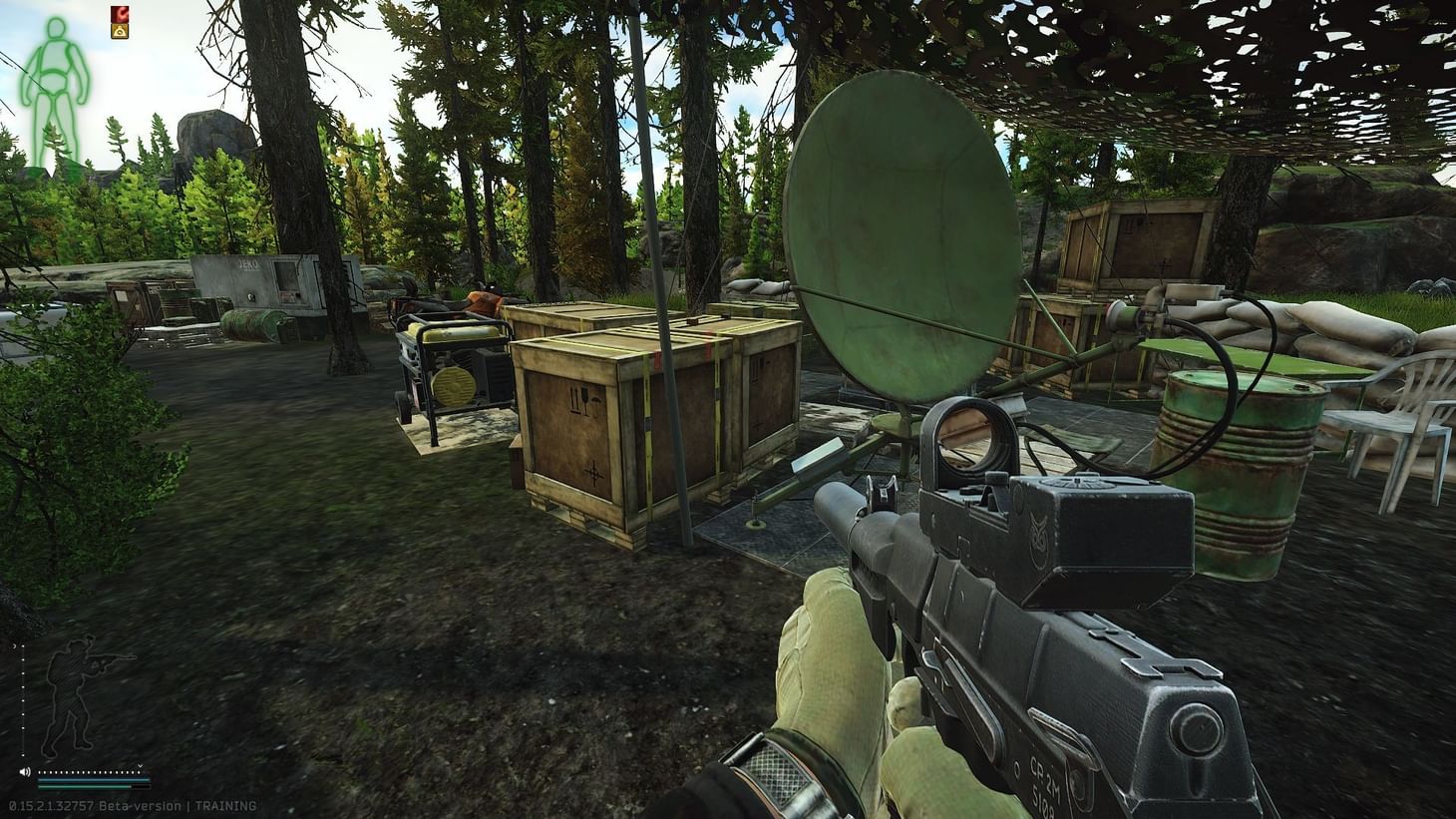Click the Beta-version text label
The height and width of the screenshot is (819, 1456).
pos(140,804)
